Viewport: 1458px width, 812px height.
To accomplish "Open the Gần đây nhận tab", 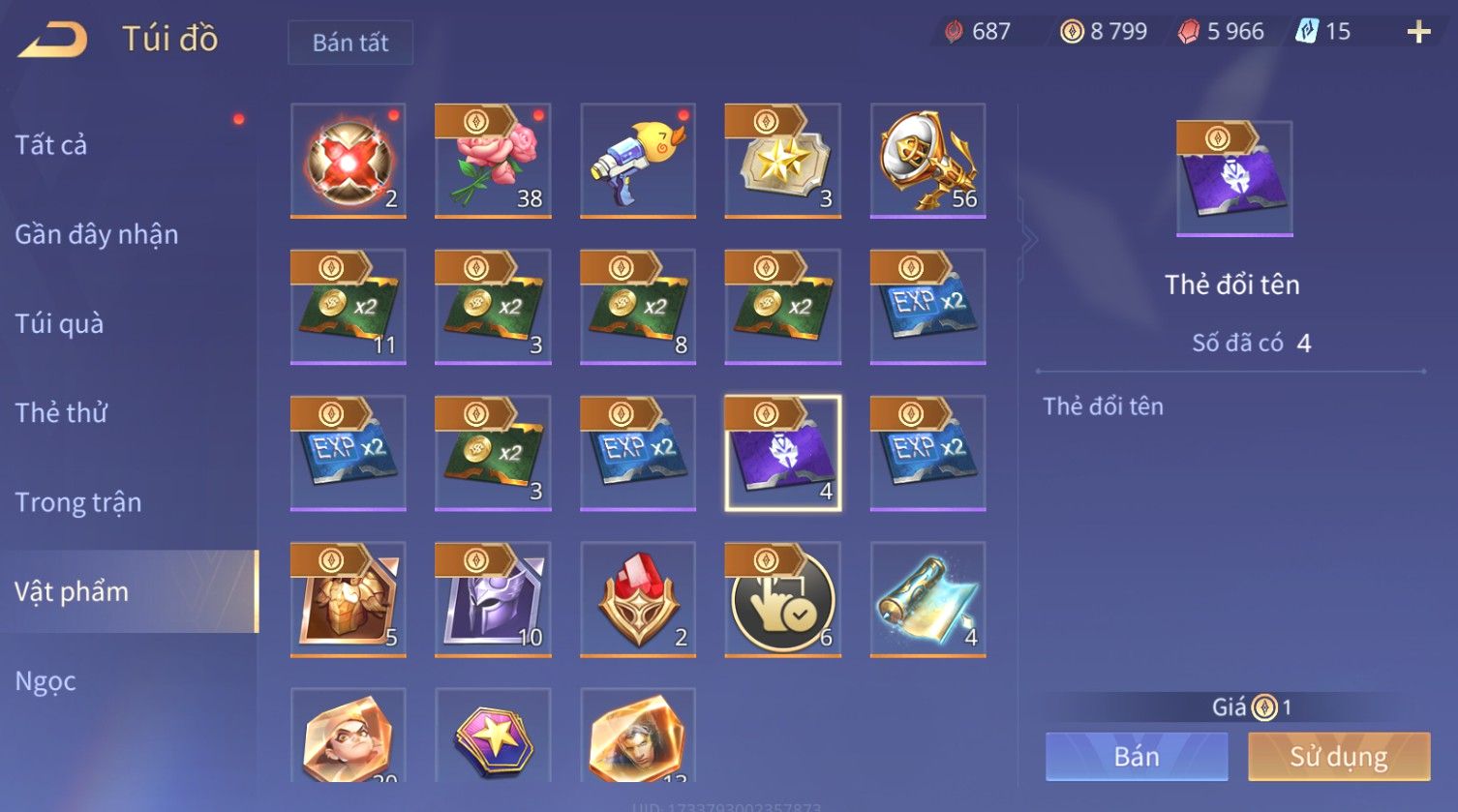I will (x=97, y=234).
